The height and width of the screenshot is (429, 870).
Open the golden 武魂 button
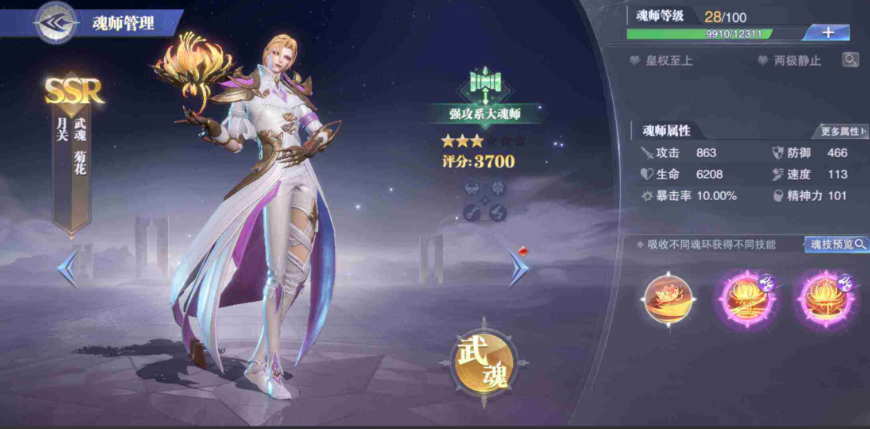tap(483, 362)
